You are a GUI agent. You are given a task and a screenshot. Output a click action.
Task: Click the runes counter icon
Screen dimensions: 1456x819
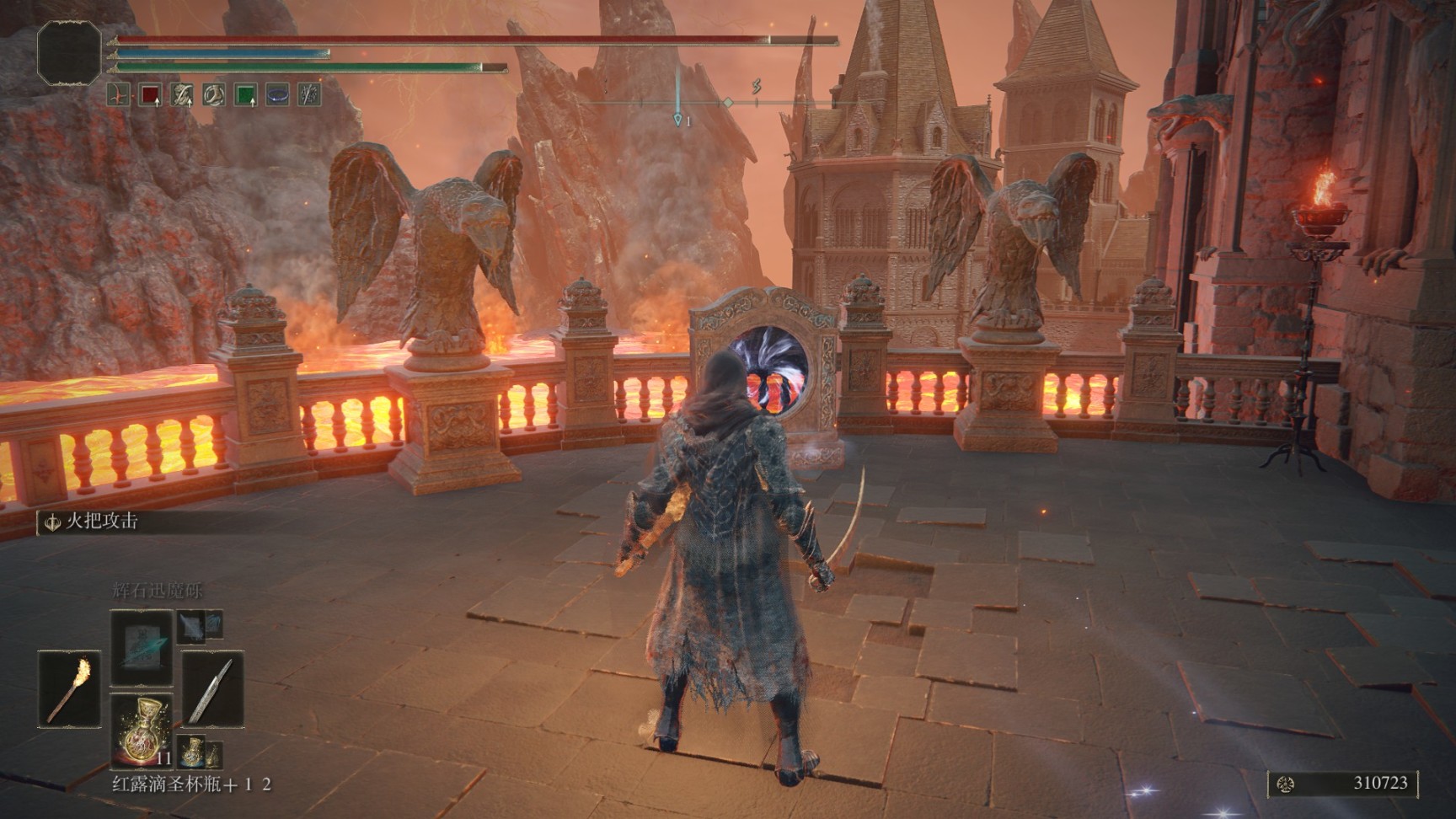tap(1286, 784)
